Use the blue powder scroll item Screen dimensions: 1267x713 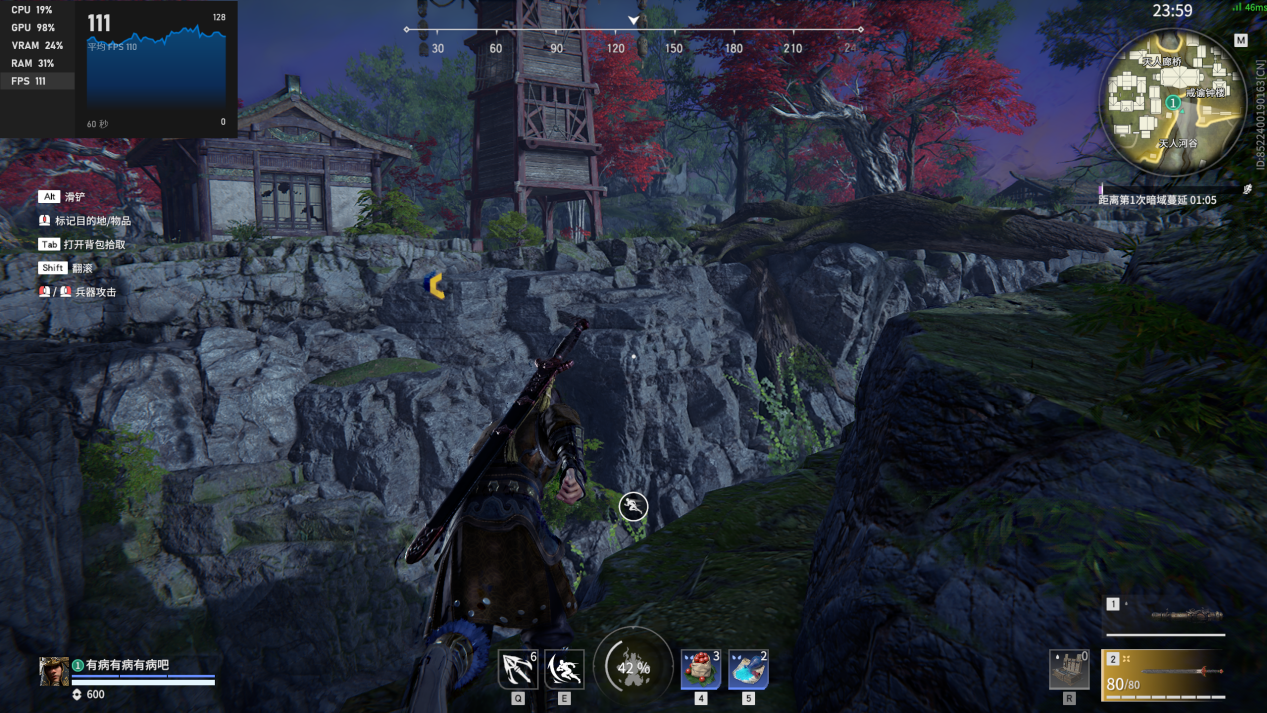[748, 669]
